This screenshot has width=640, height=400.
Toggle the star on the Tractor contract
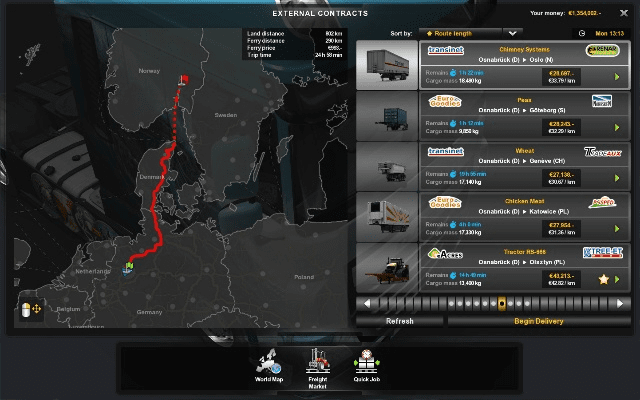[x=603, y=278]
